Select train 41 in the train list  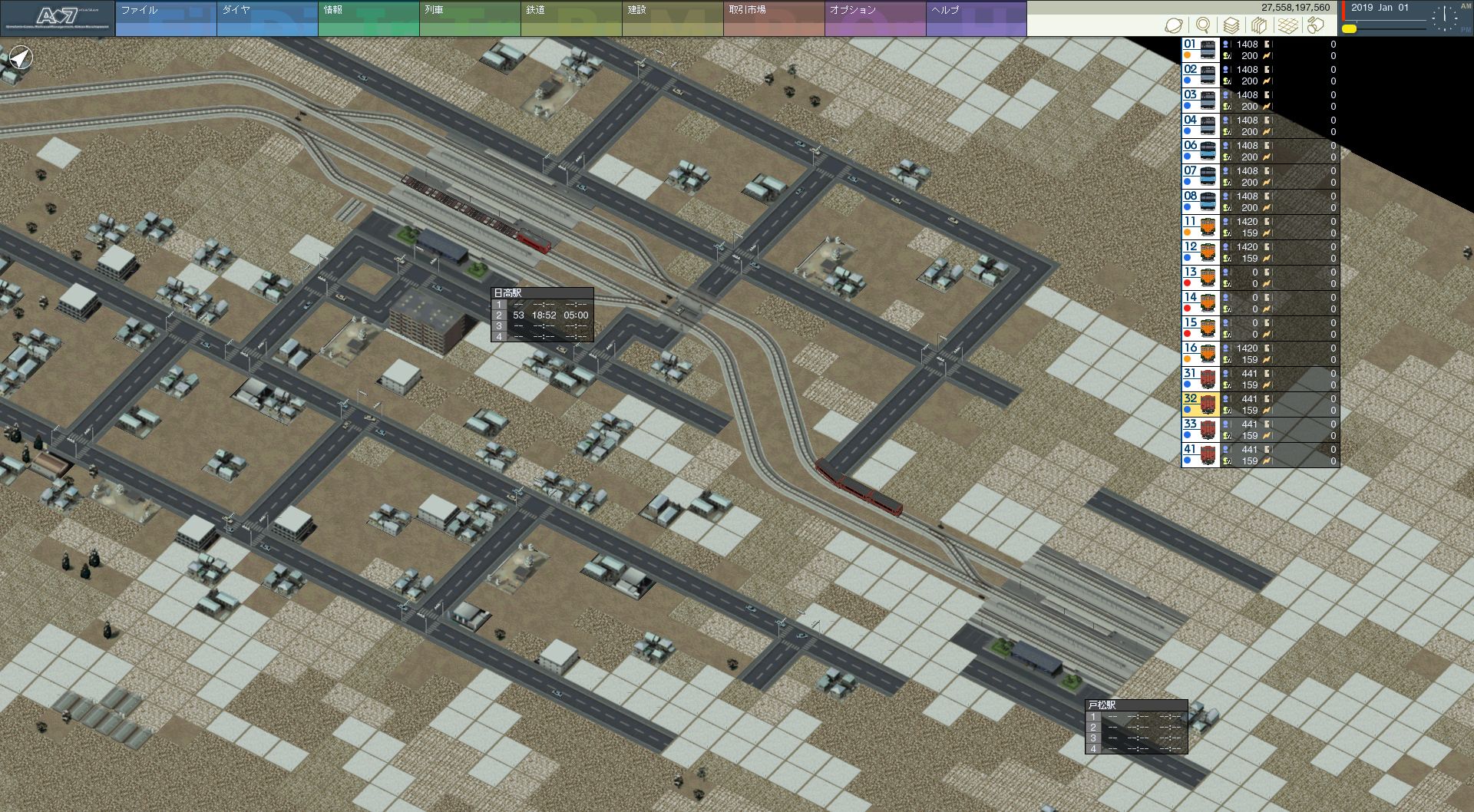point(1259,455)
